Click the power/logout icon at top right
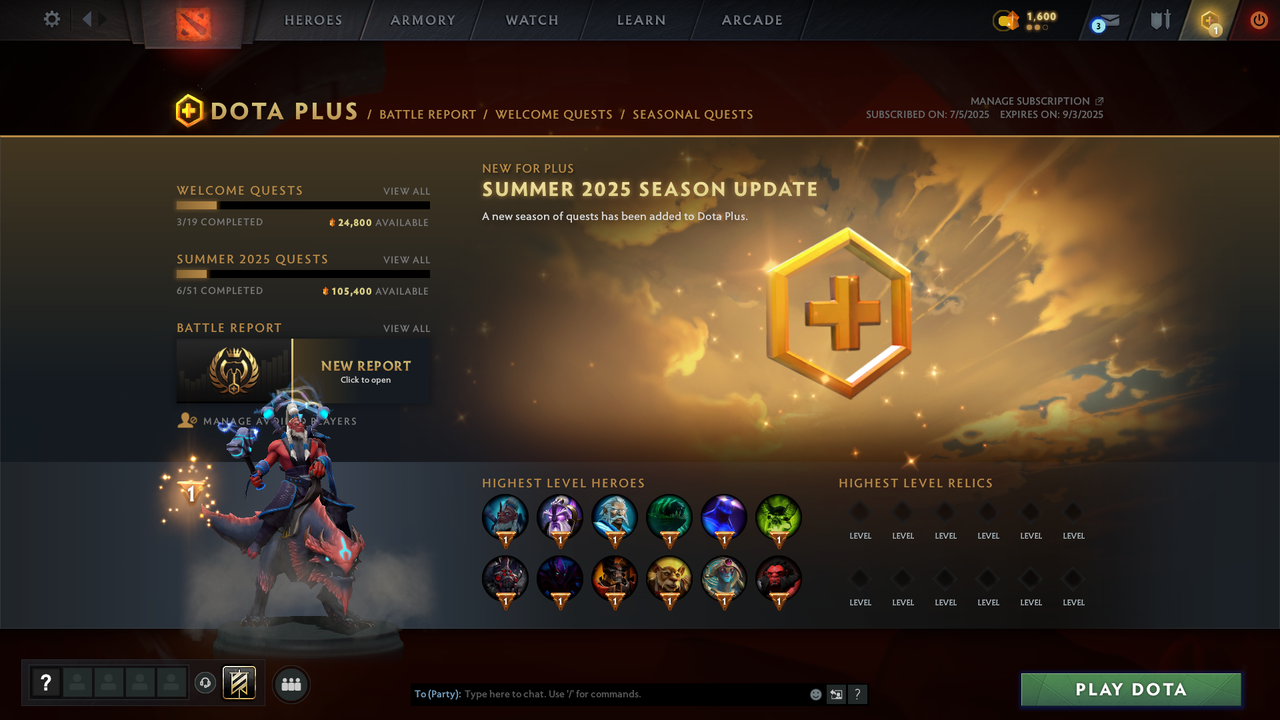The height and width of the screenshot is (720, 1280). [x=1259, y=19]
